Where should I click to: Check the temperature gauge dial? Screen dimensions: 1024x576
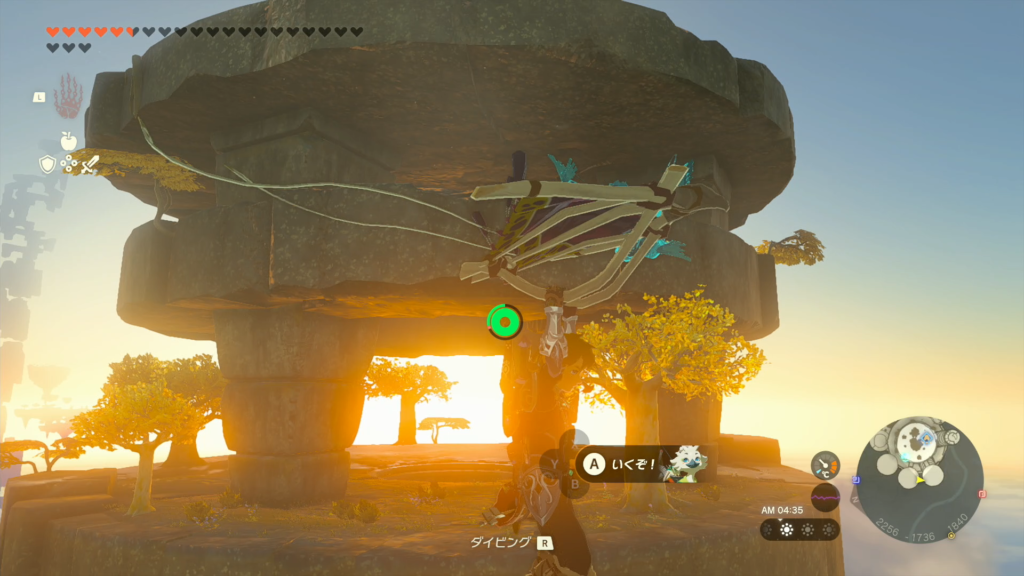(825, 464)
